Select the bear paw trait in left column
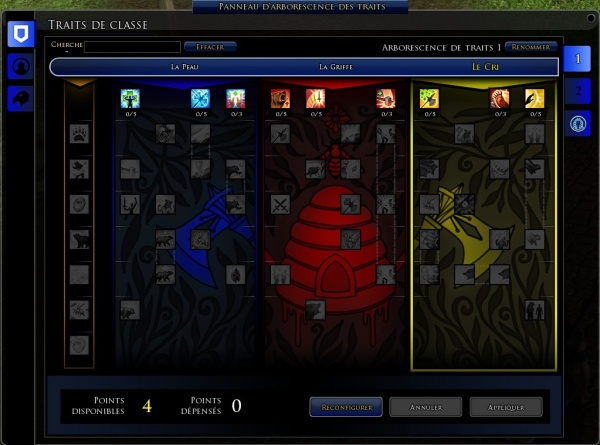This screenshot has width=600, height=445. click(x=78, y=132)
